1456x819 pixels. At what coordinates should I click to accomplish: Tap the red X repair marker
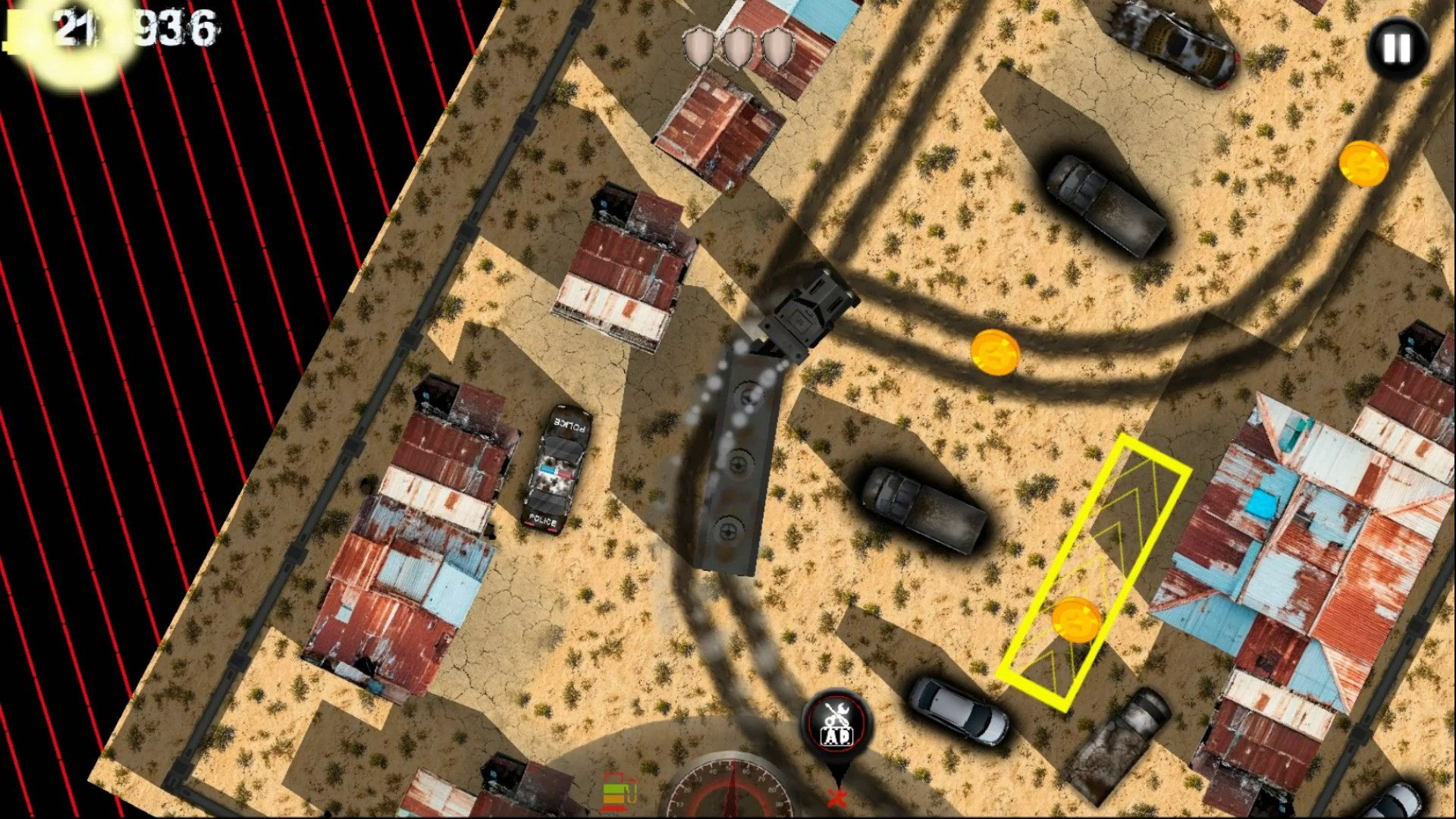(x=837, y=798)
